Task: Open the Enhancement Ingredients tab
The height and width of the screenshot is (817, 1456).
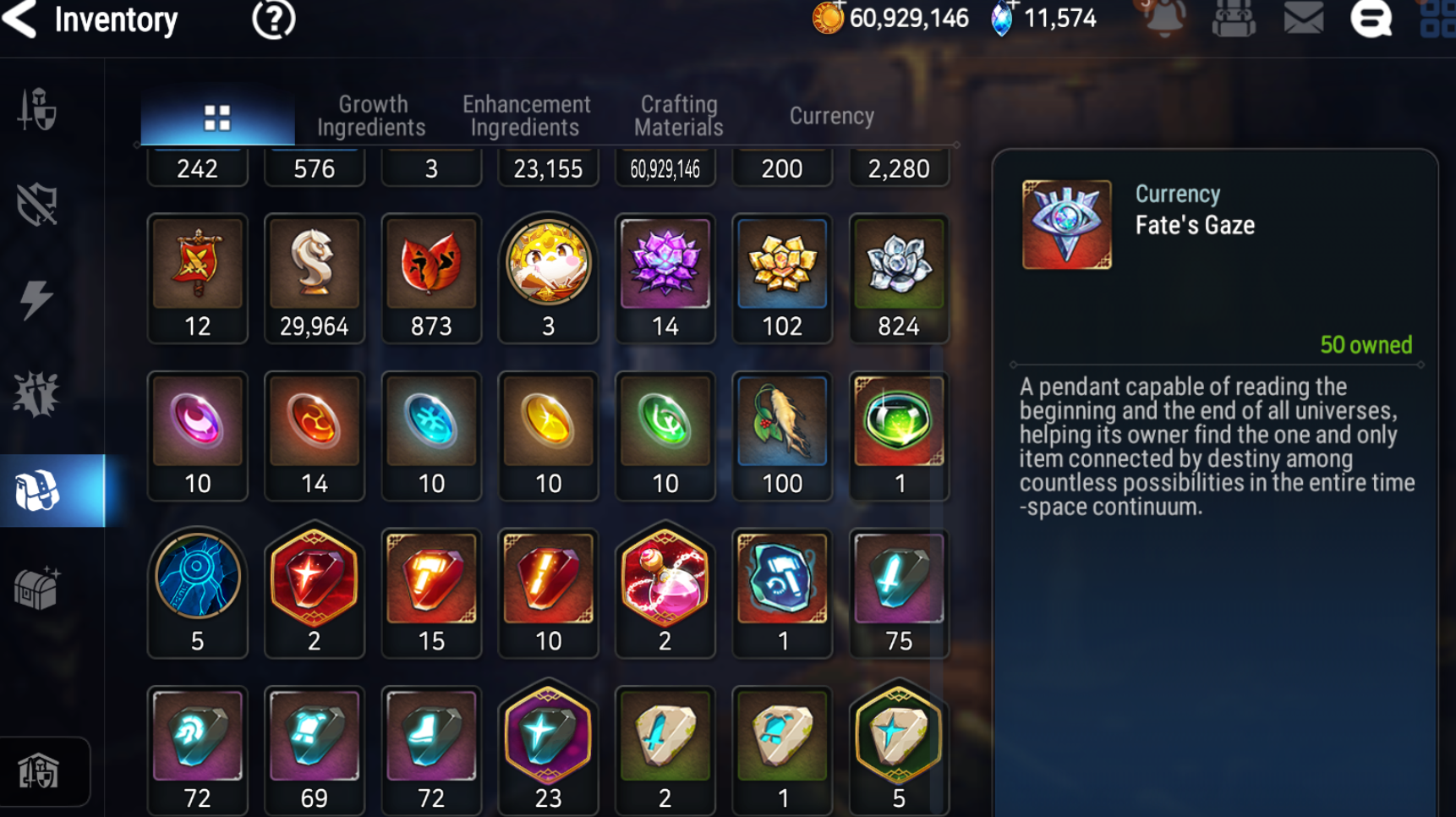Action: pyautogui.click(x=526, y=116)
